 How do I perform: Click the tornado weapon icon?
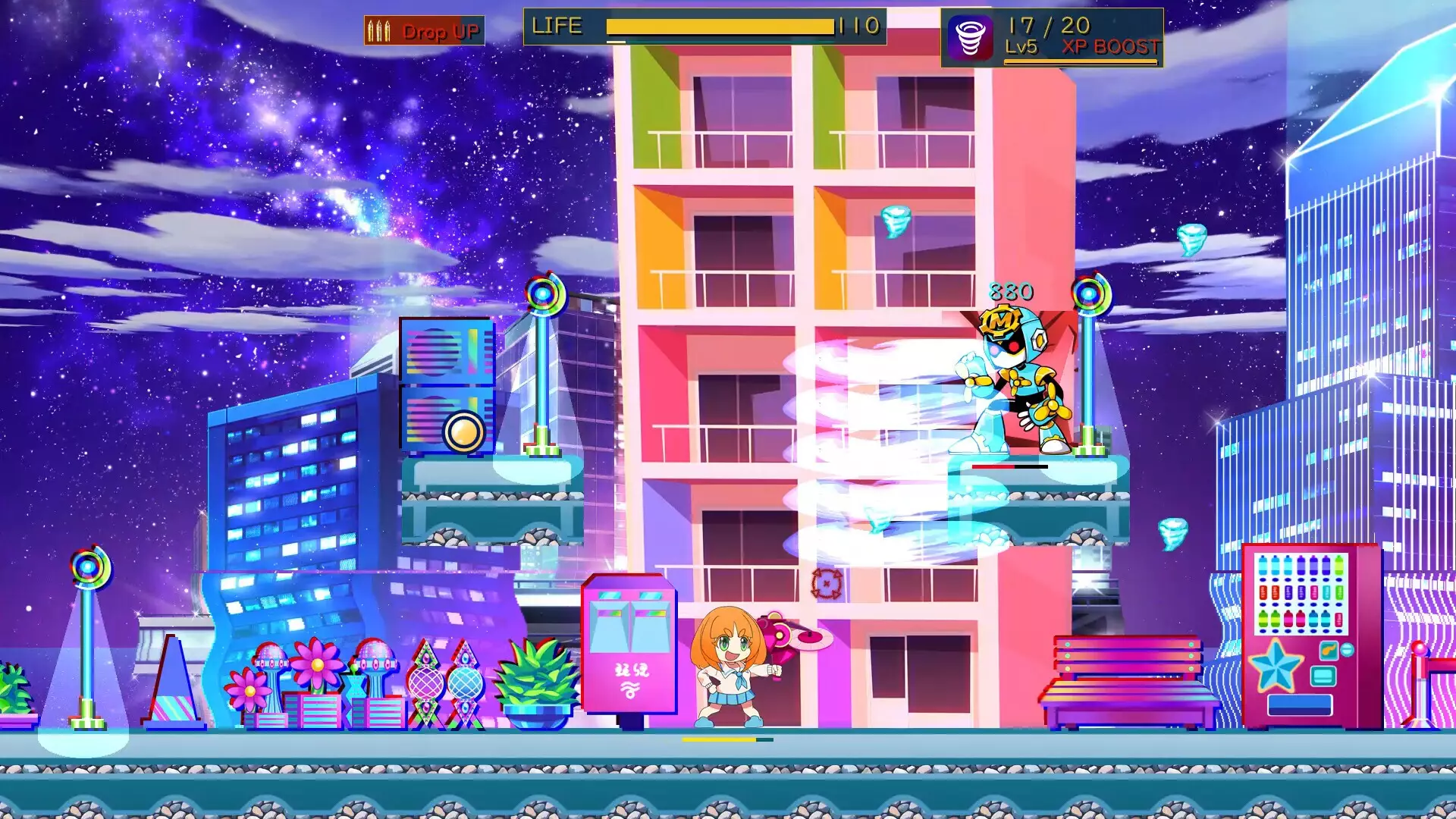[970, 37]
